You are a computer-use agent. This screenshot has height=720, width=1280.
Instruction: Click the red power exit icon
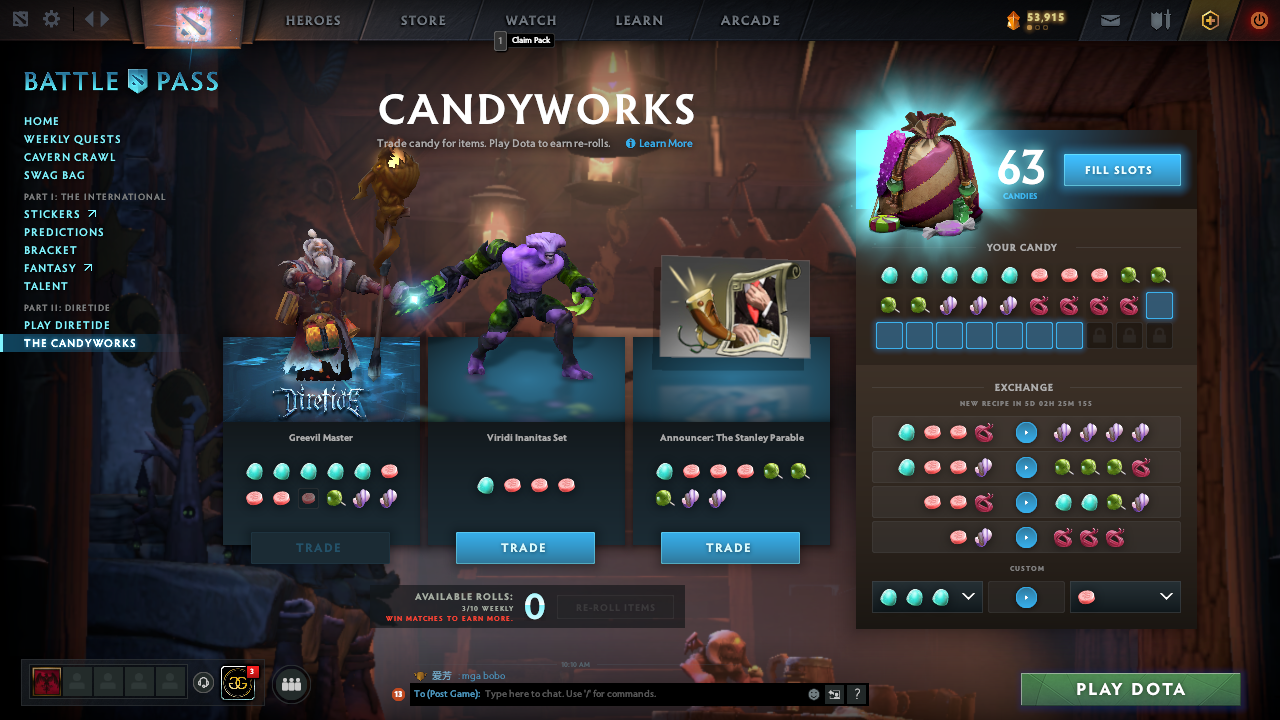coord(1258,19)
